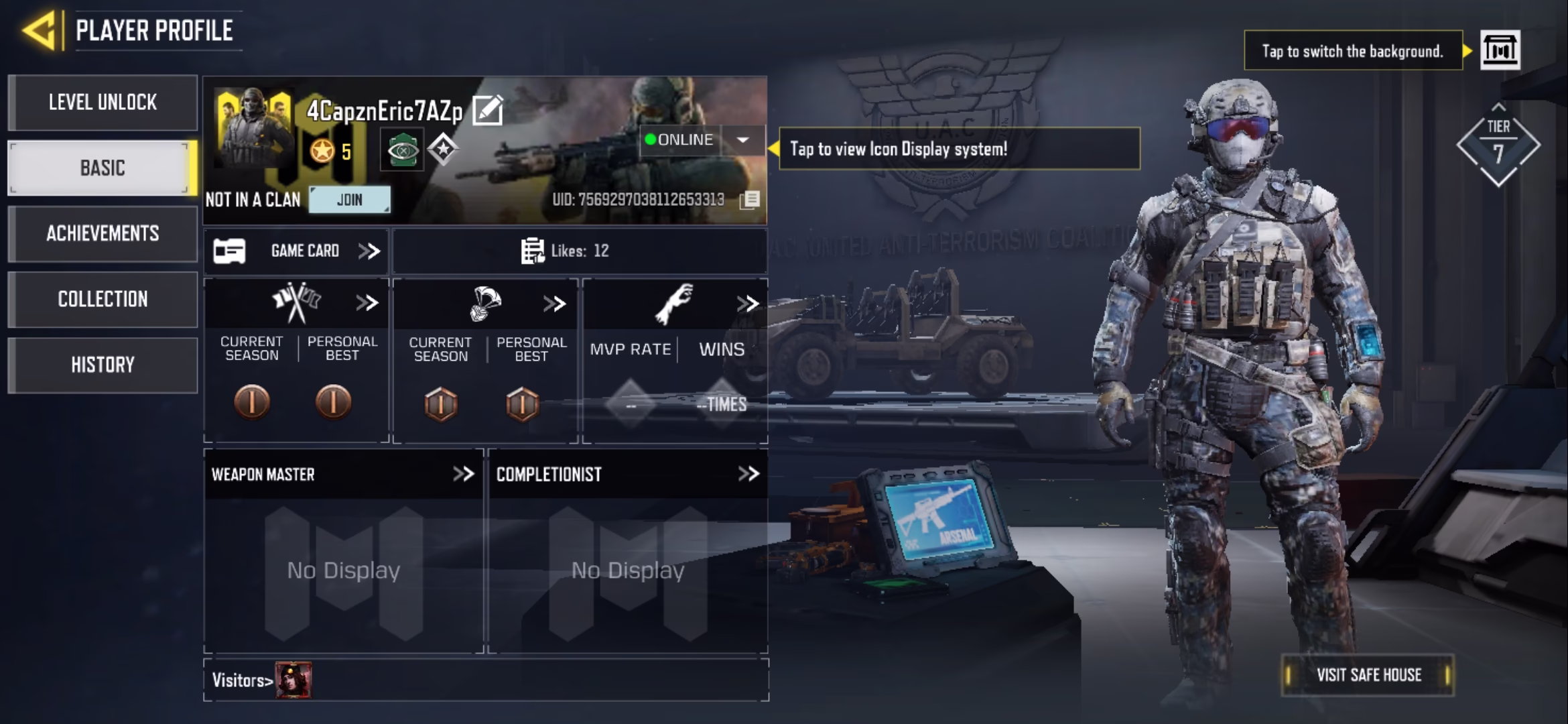Open the MVP Rate and Wins stats
Viewport: 1568px width, 724px height.
coord(747,304)
